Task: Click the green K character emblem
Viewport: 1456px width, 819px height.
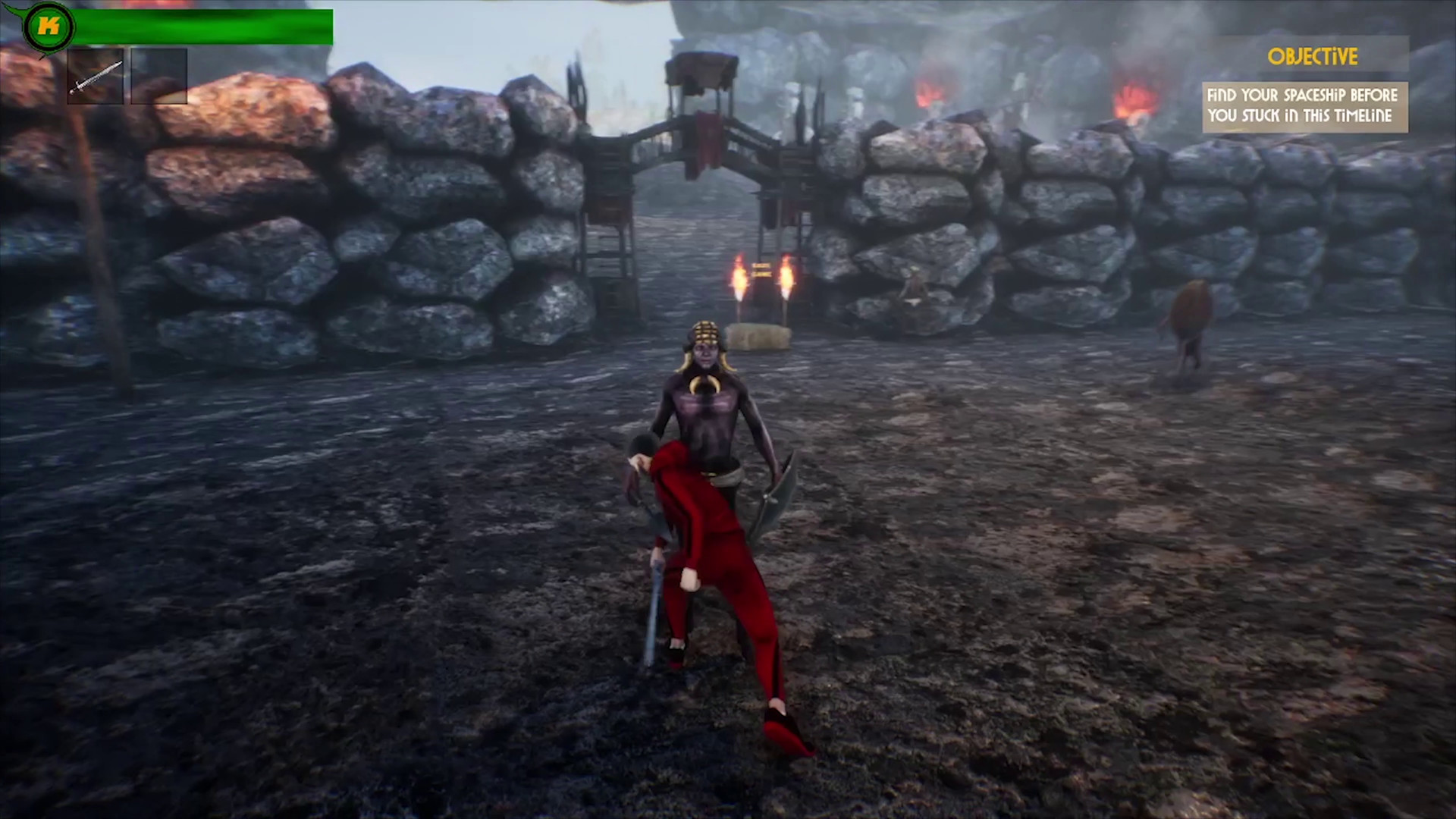Action: coord(49,27)
